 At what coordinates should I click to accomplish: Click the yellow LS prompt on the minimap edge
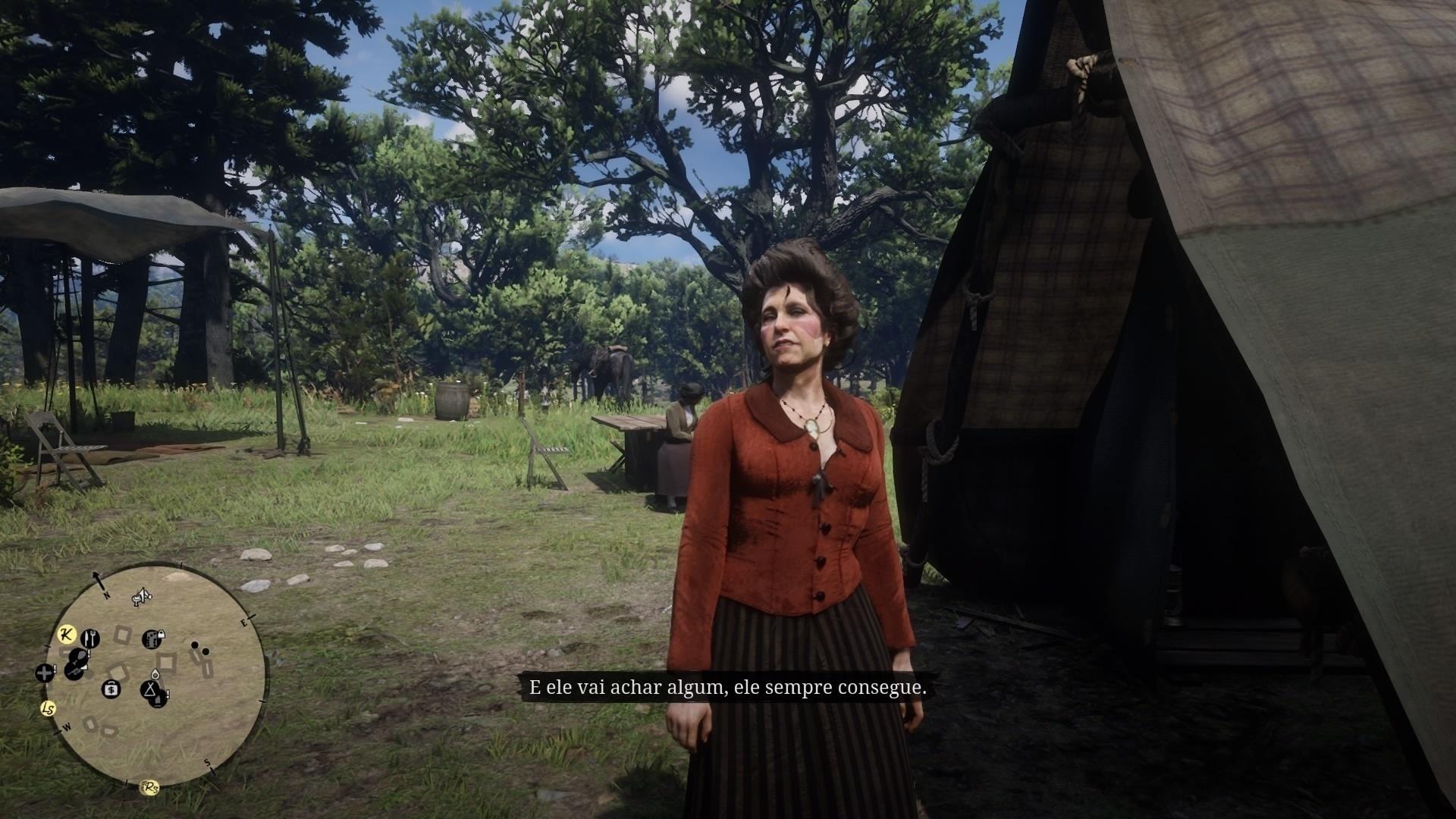(x=48, y=708)
